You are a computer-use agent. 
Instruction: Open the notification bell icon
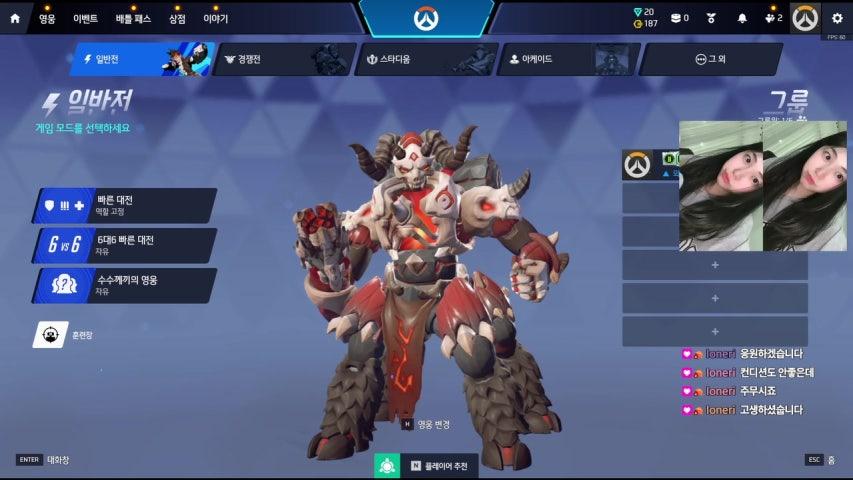point(742,18)
